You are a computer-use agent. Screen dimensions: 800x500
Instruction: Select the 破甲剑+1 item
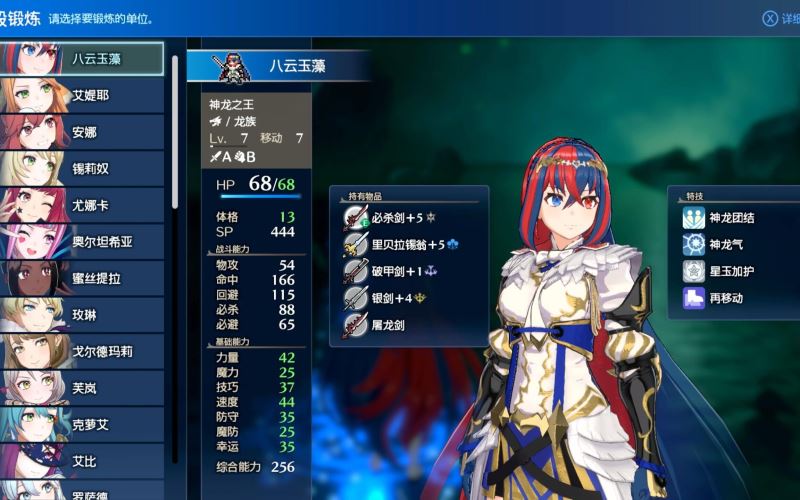pos(400,270)
